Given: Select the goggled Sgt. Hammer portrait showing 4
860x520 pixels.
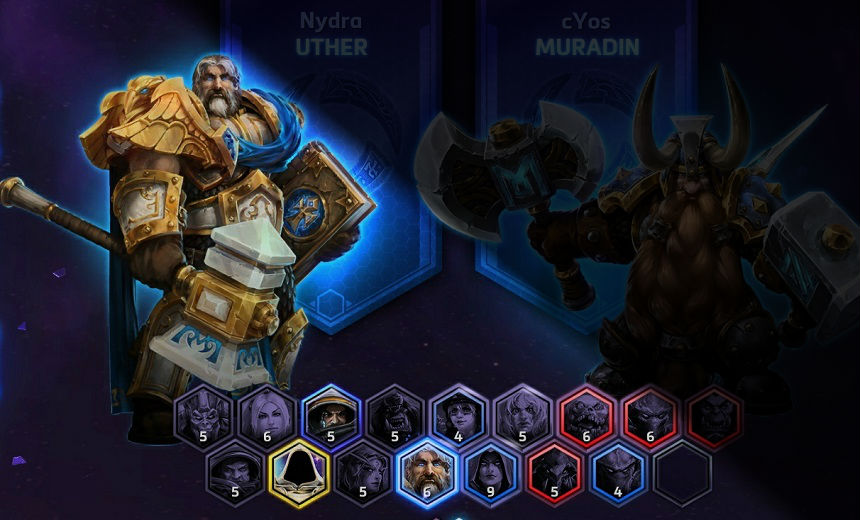Looking at the screenshot, I should pyautogui.click(x=459, y=414).
